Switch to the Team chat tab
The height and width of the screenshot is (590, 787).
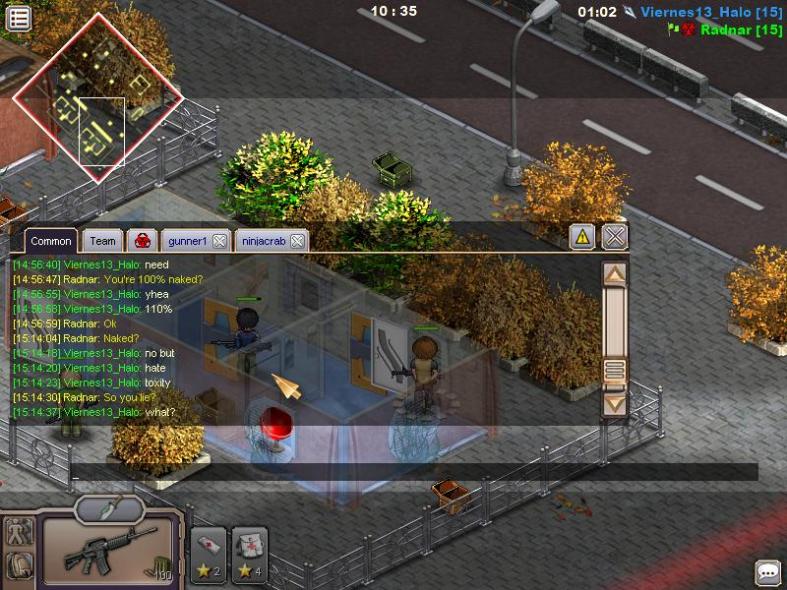coord(102,241)
